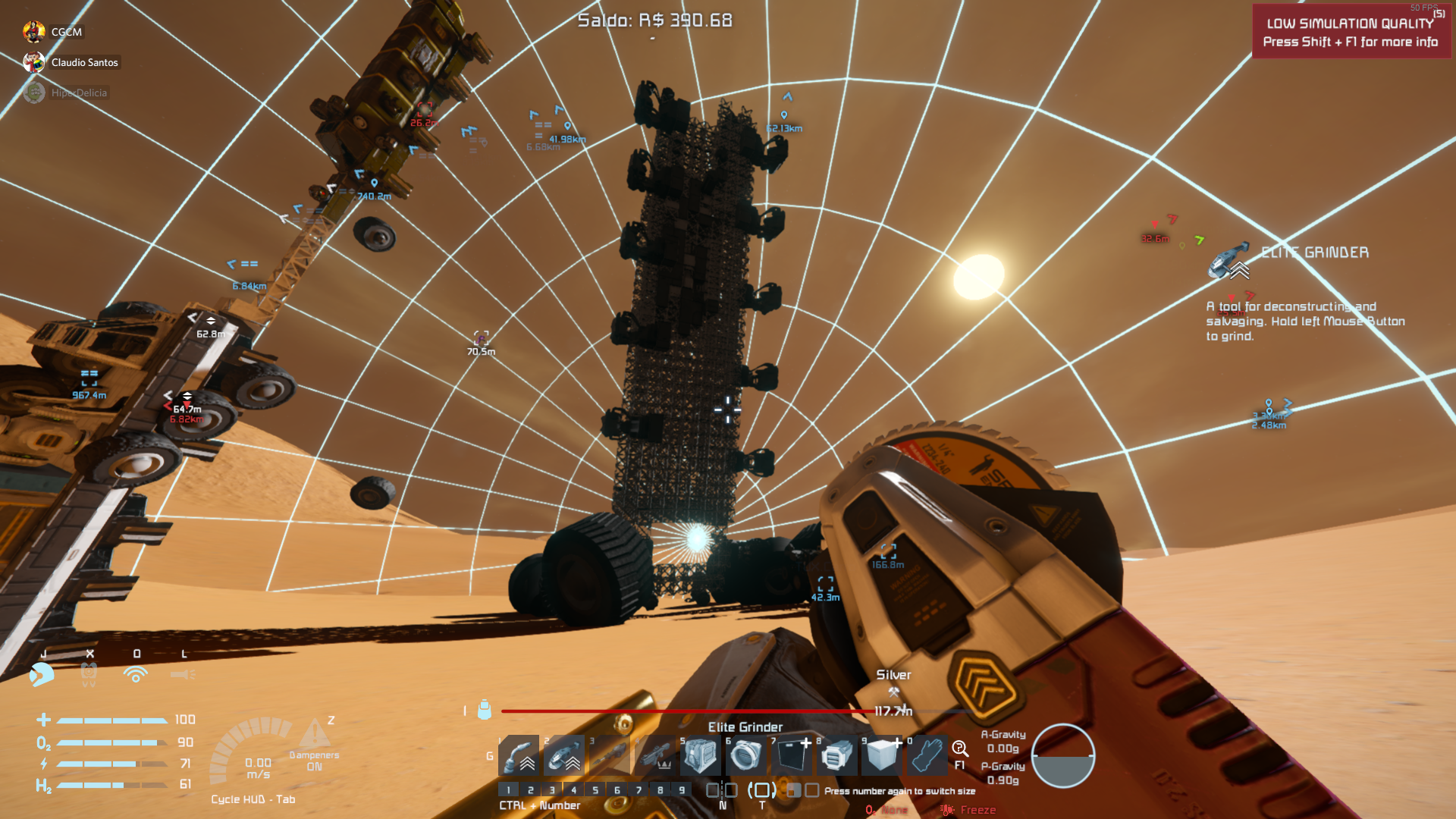Toggle the helmet icon

point(42,674)
